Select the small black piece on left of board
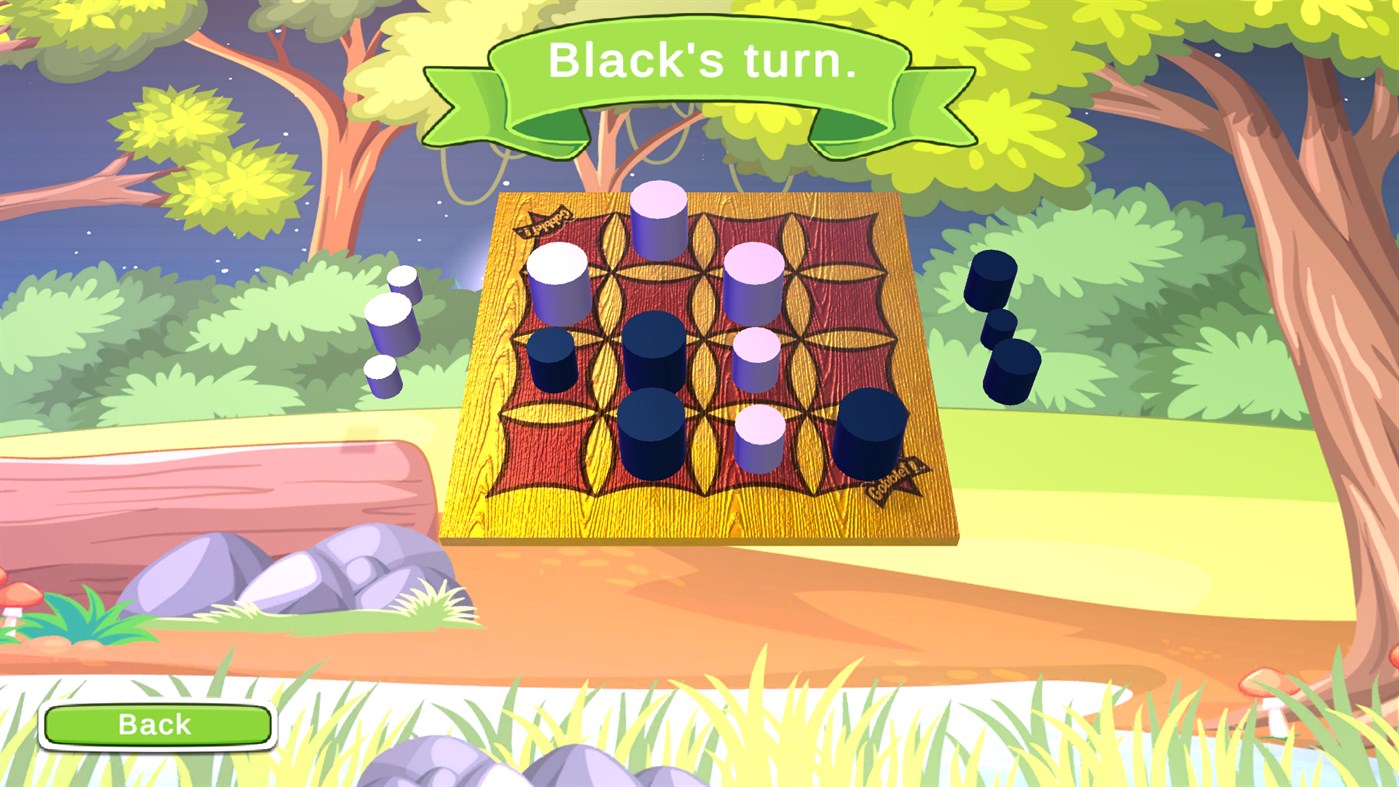Viewport: 1399px width, 787px height. tap(550, 360)
